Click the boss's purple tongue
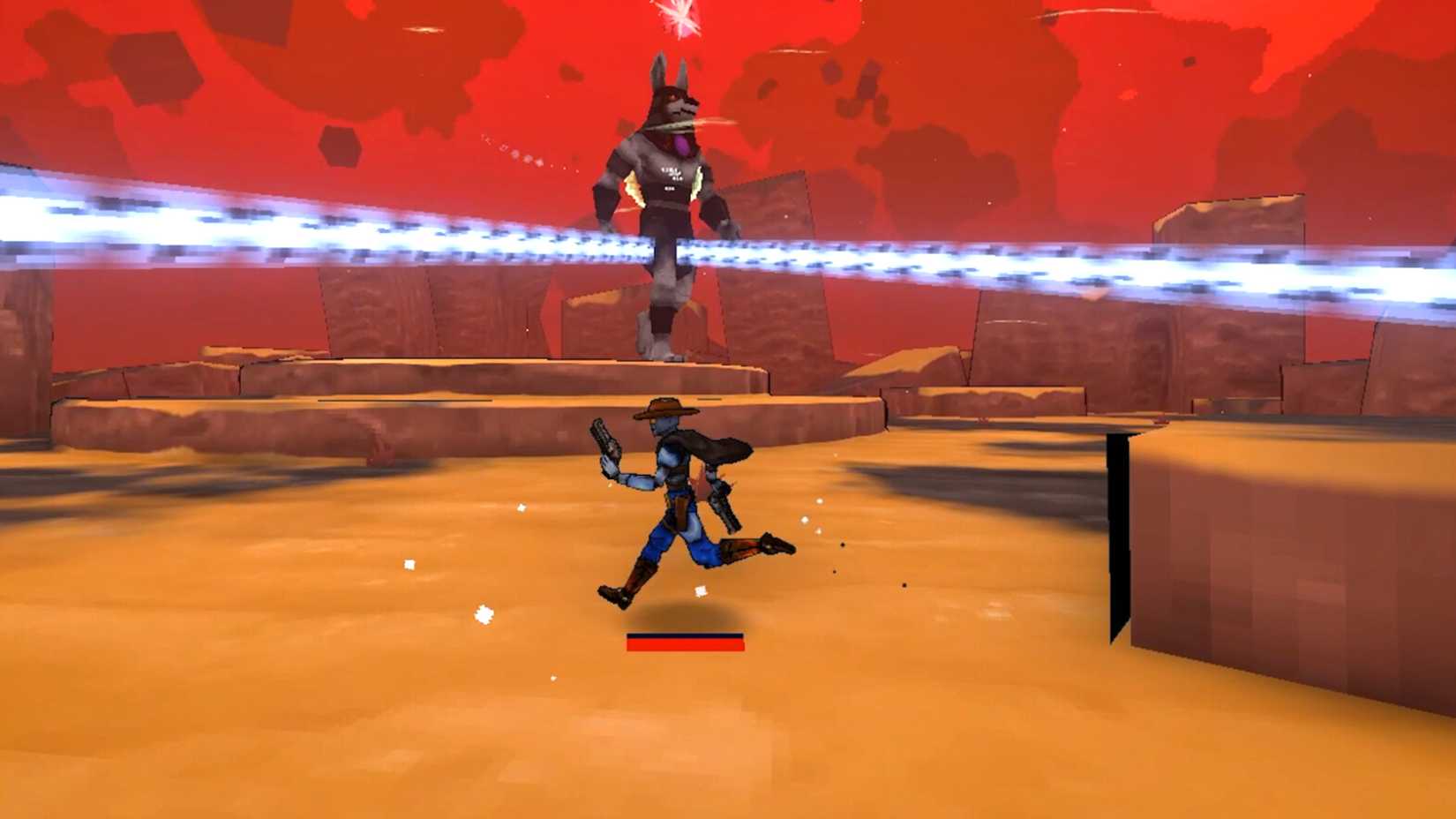The image size is (1456, 819). click(681, 144)
